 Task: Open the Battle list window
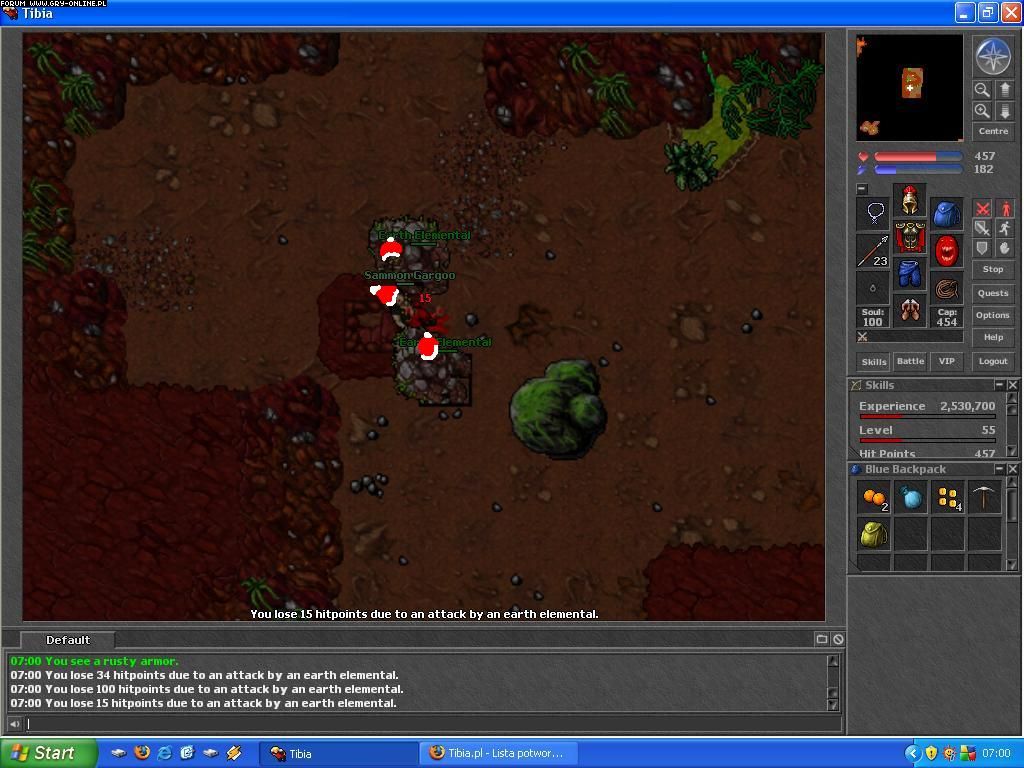pyautogui.click(x=910, y=362)
